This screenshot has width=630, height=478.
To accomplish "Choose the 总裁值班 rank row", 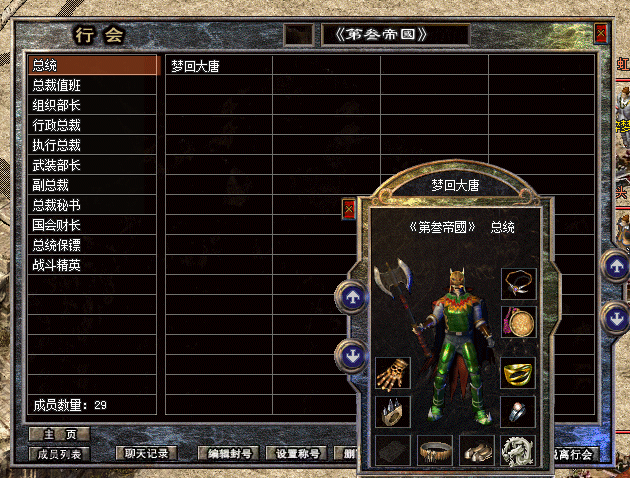I will coord(92,86).
